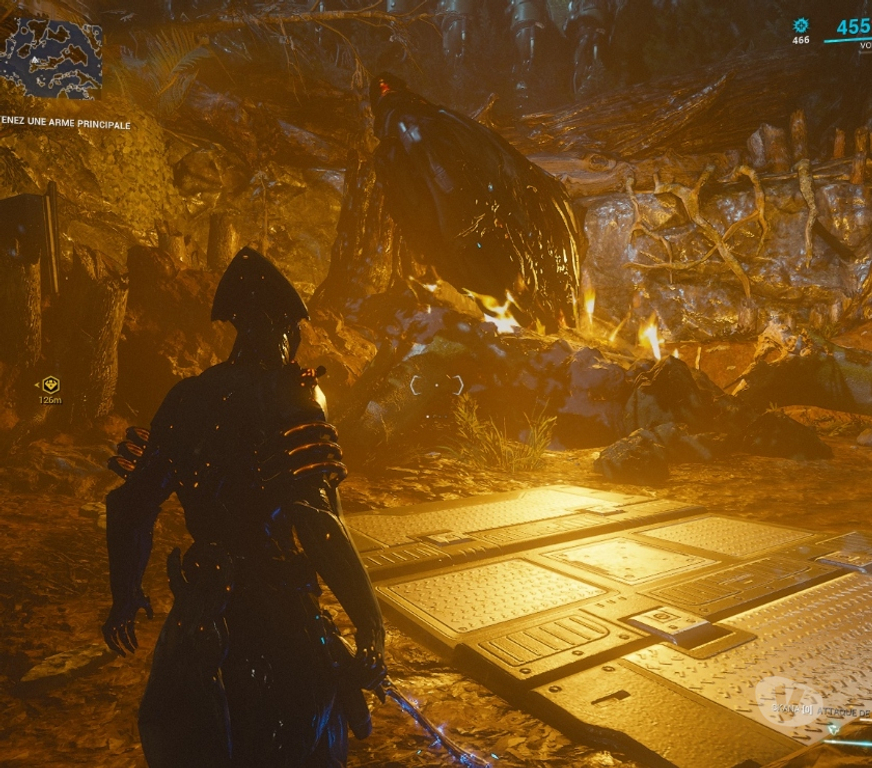Click the blue shield icon above 466
The image size is (872, 768).
800,25
